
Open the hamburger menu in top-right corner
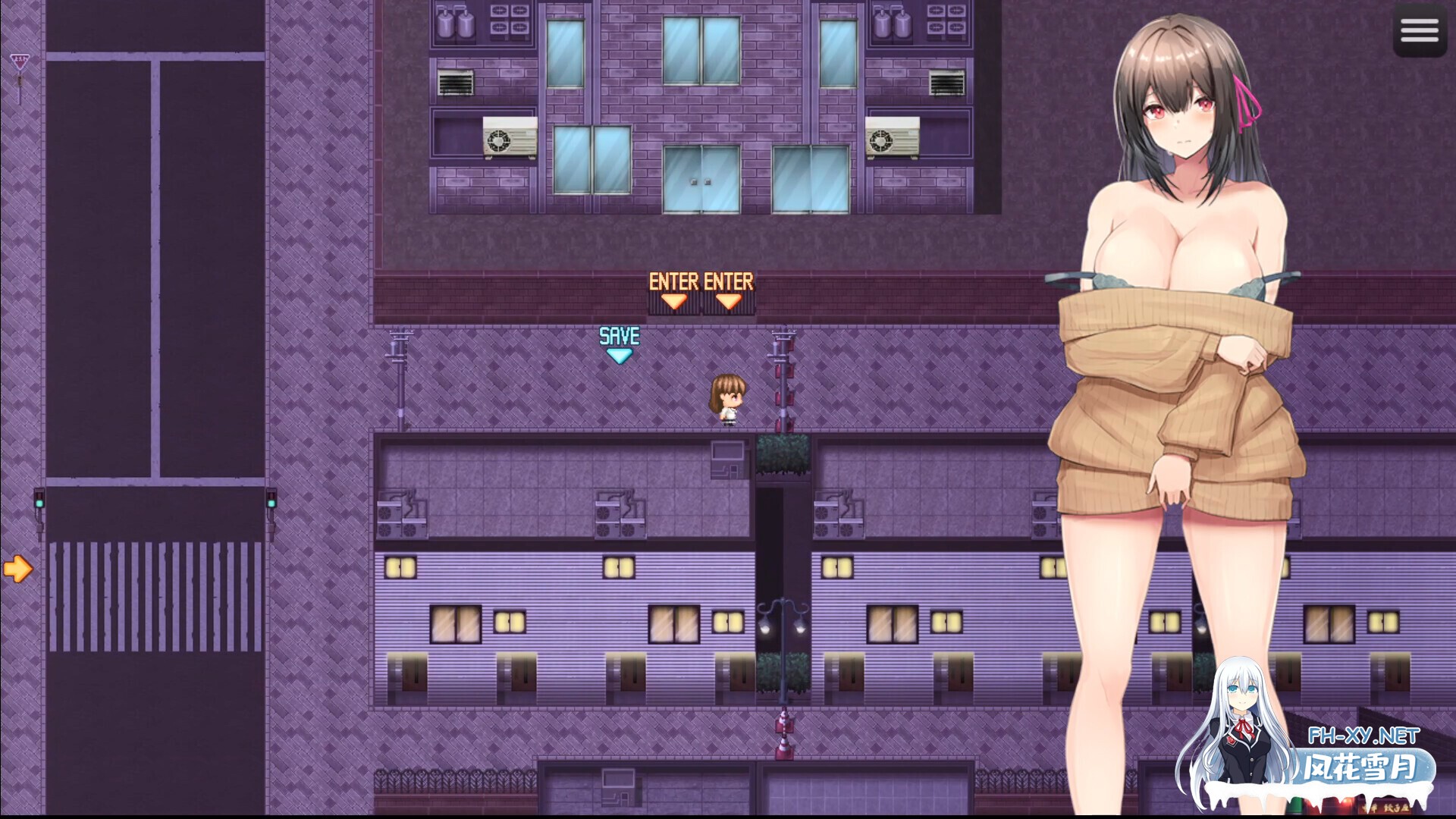(x=1420, y=30)
